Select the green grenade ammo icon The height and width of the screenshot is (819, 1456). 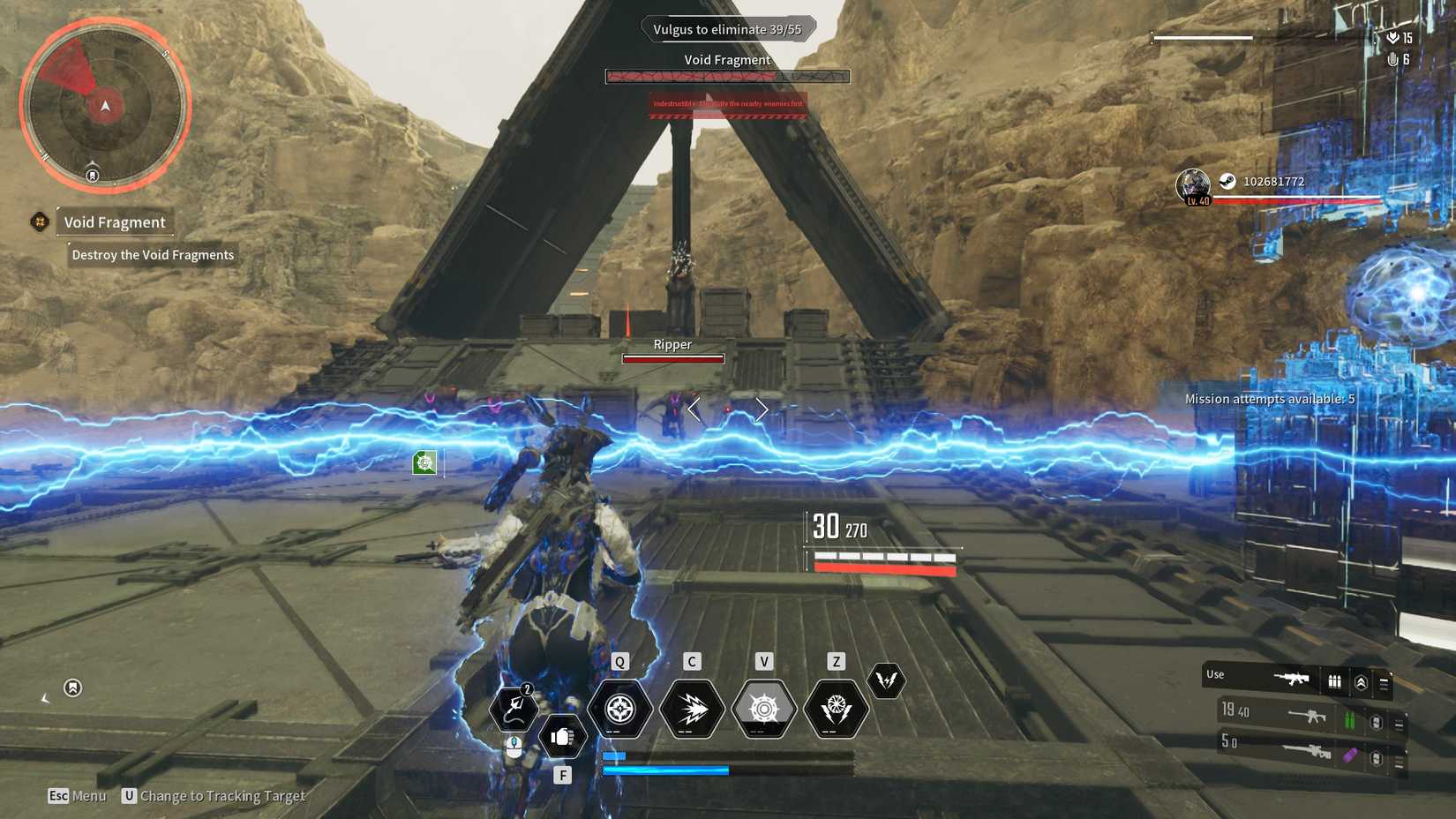(1350, 719)
